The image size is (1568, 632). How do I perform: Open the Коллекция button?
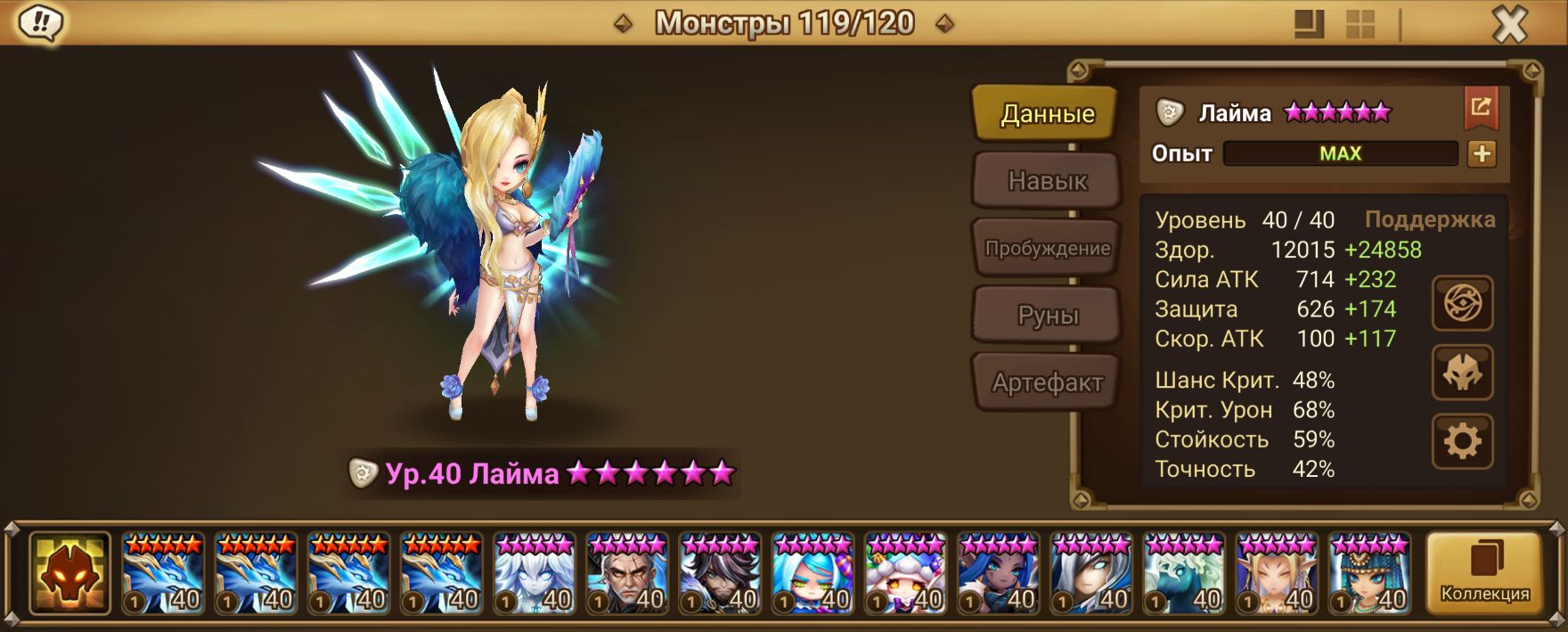pyautogui.click(x=1484, y=573)
